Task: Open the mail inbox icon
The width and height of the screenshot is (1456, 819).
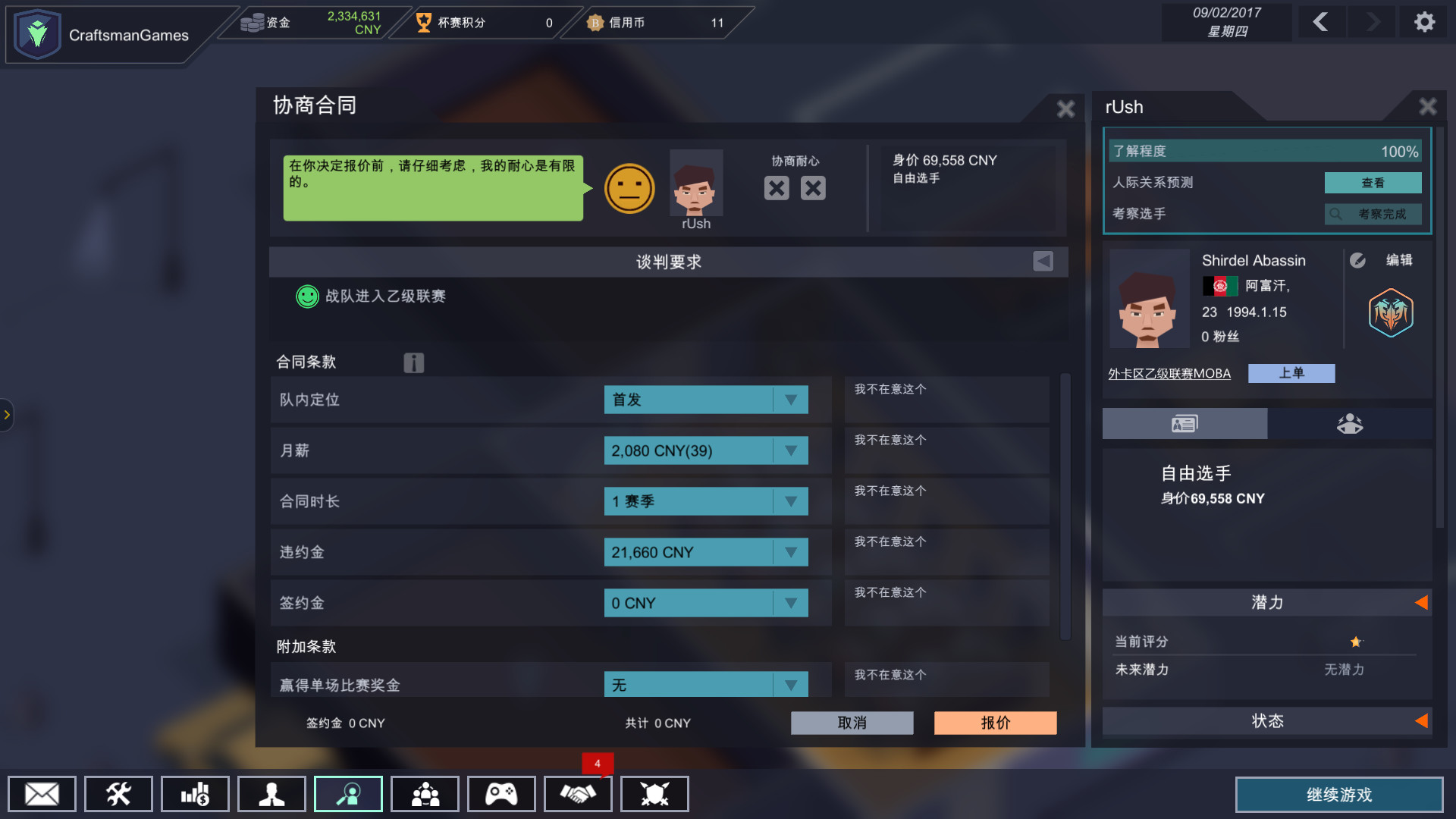Action: (x=41, y=794)
